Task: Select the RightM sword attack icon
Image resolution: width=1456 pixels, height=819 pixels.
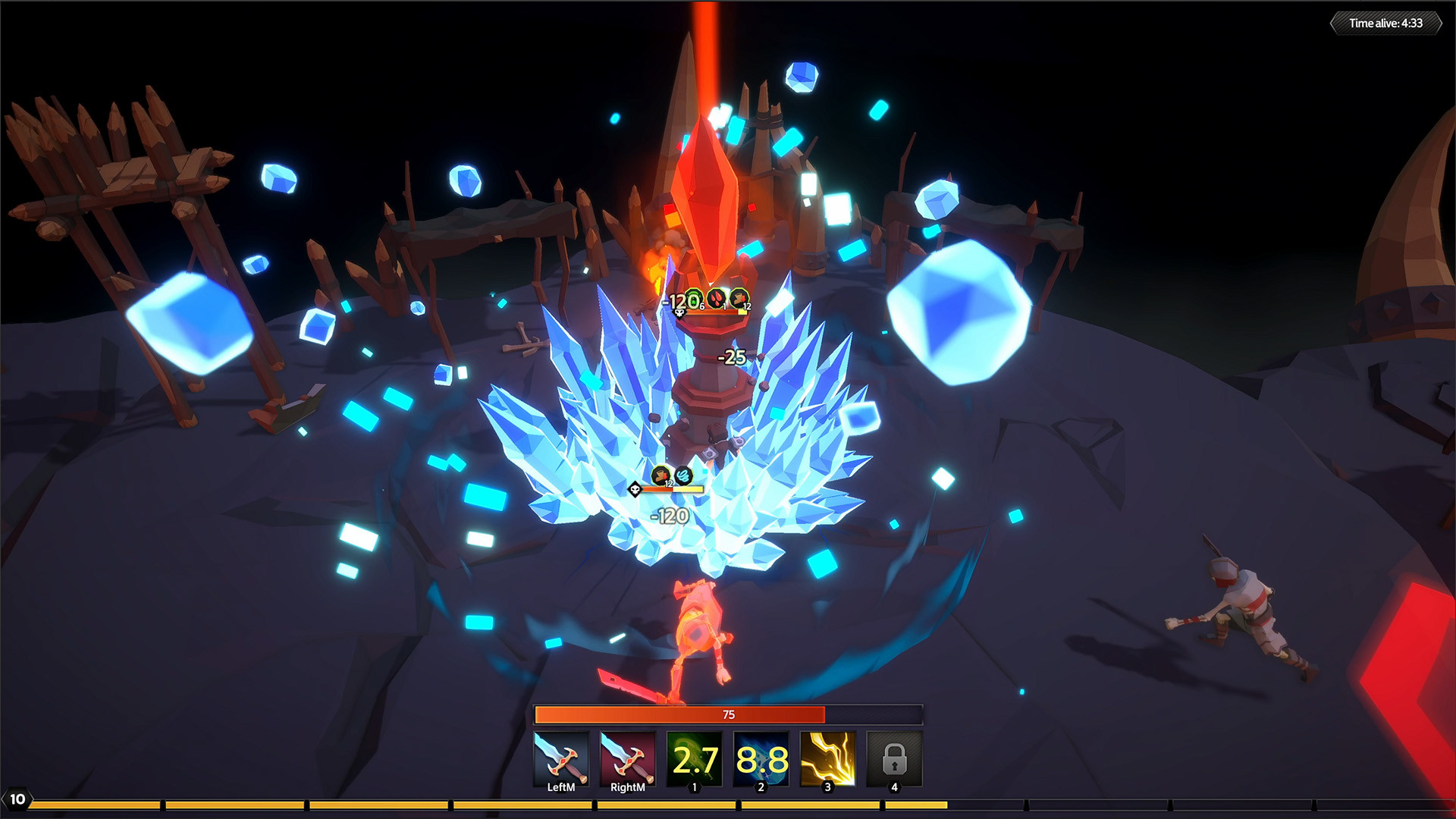Action: pos(628,757)
